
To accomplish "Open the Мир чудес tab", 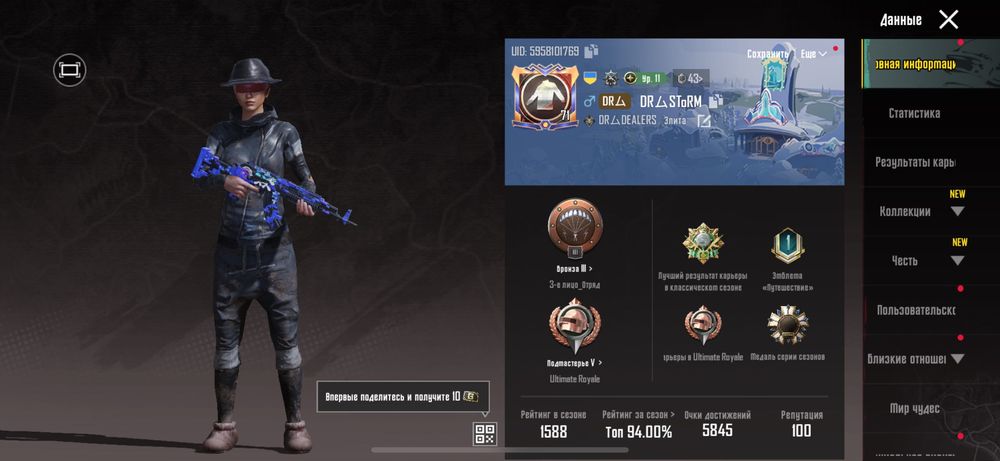I will coord(914,408).
